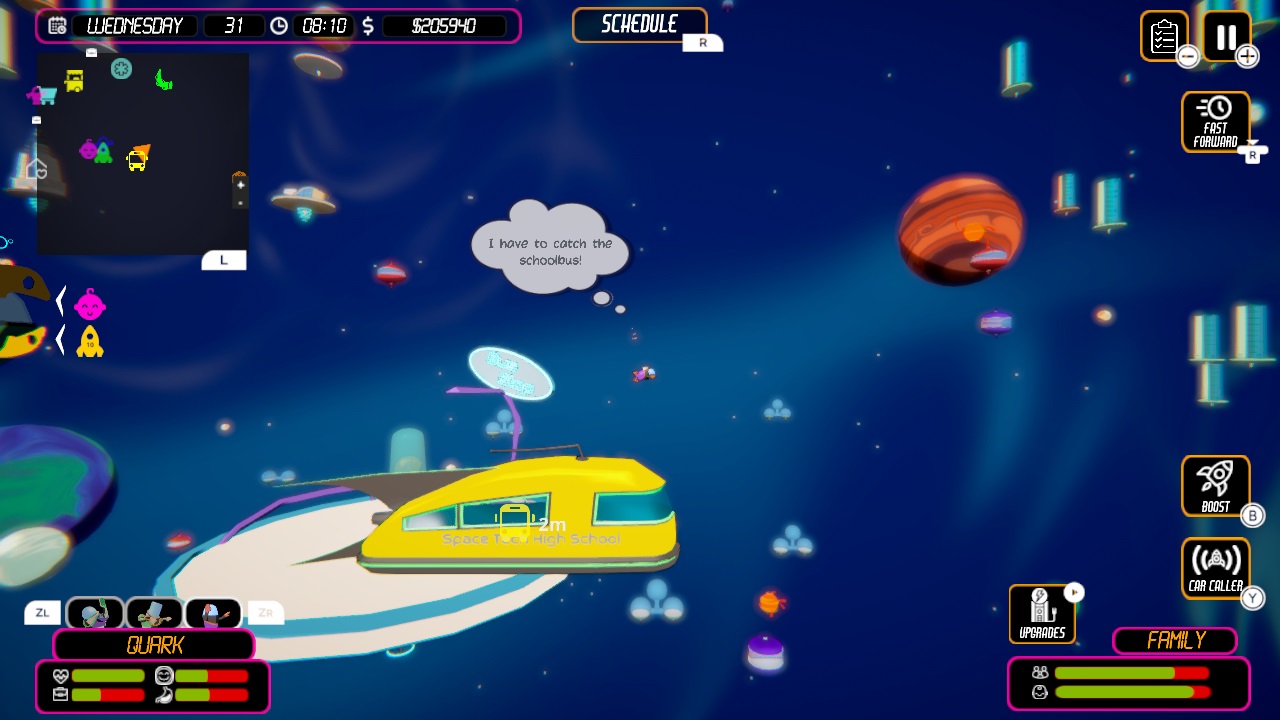Open the task clipboard list
Image resolution: width=1280 pixels, height=720 pixels.
tap(1164, 35)
